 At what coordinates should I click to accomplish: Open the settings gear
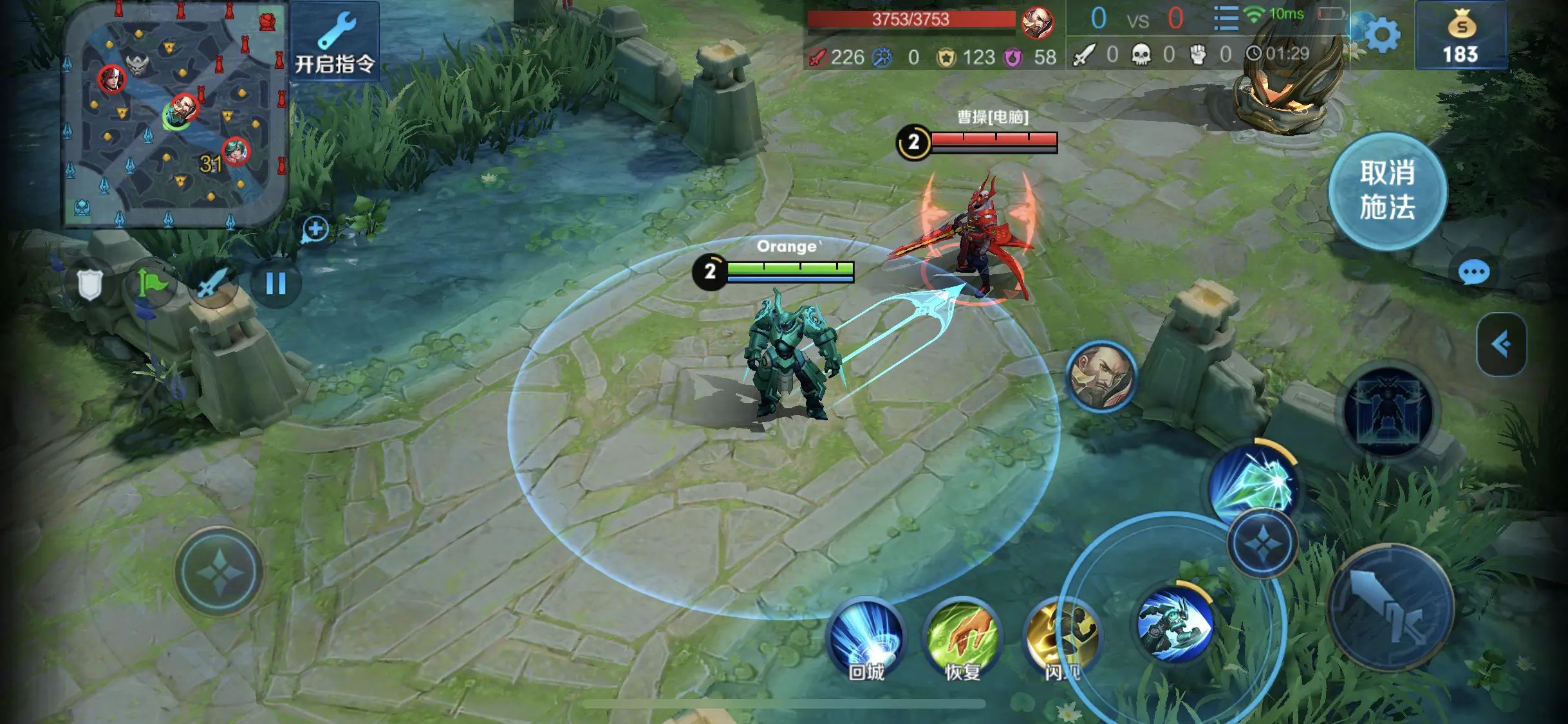[1382, 36]
